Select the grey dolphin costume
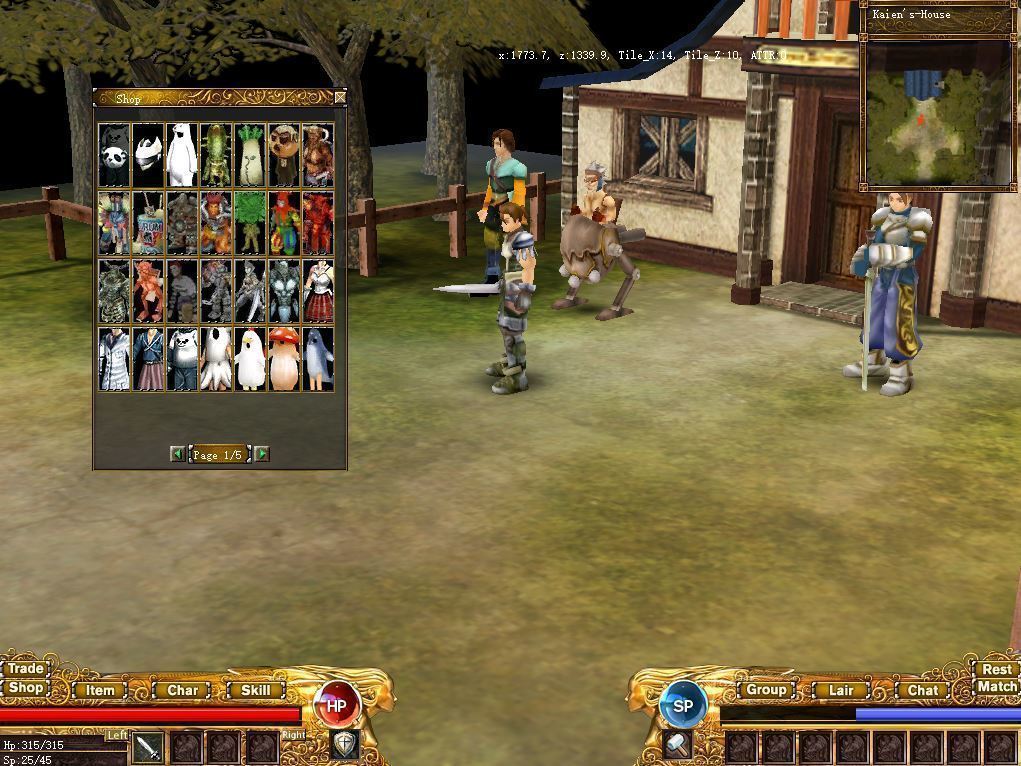This screenshot has height=766, width=1021. point(318,360)
